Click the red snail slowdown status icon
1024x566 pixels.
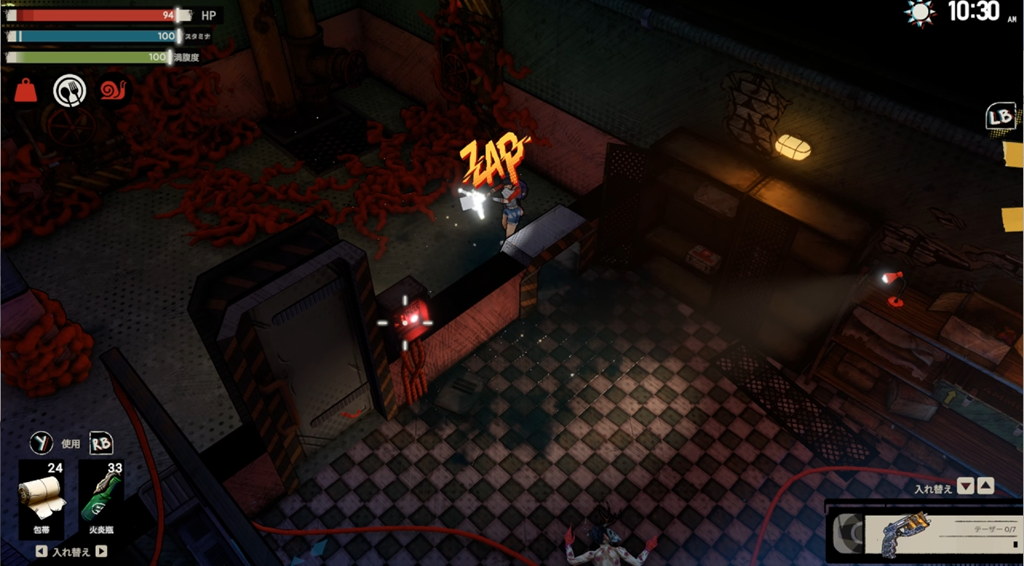coord(113,91)
